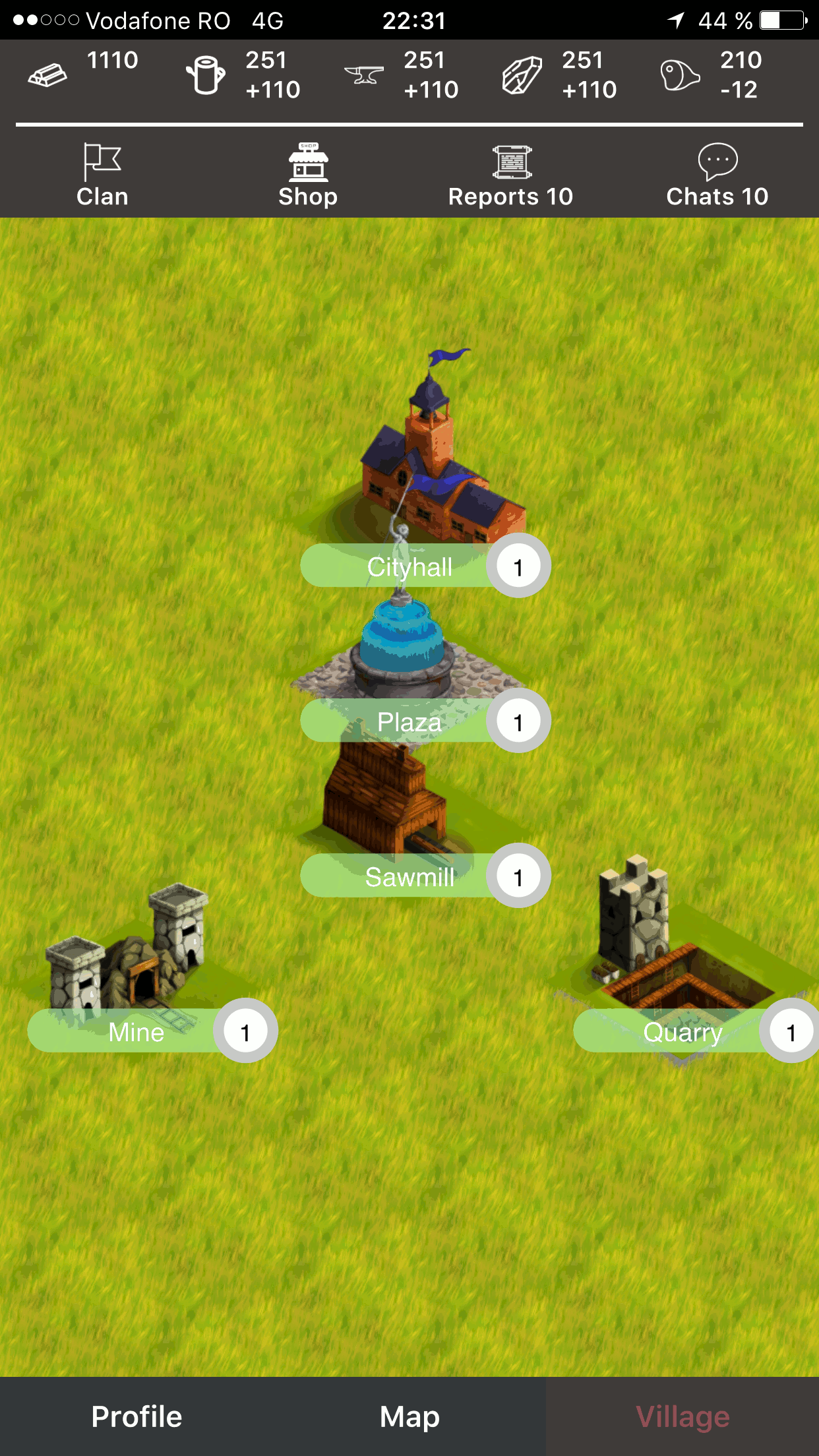Screen dimensions: 819x1456
Task: View the Reports list
Action: pos(510,176)
